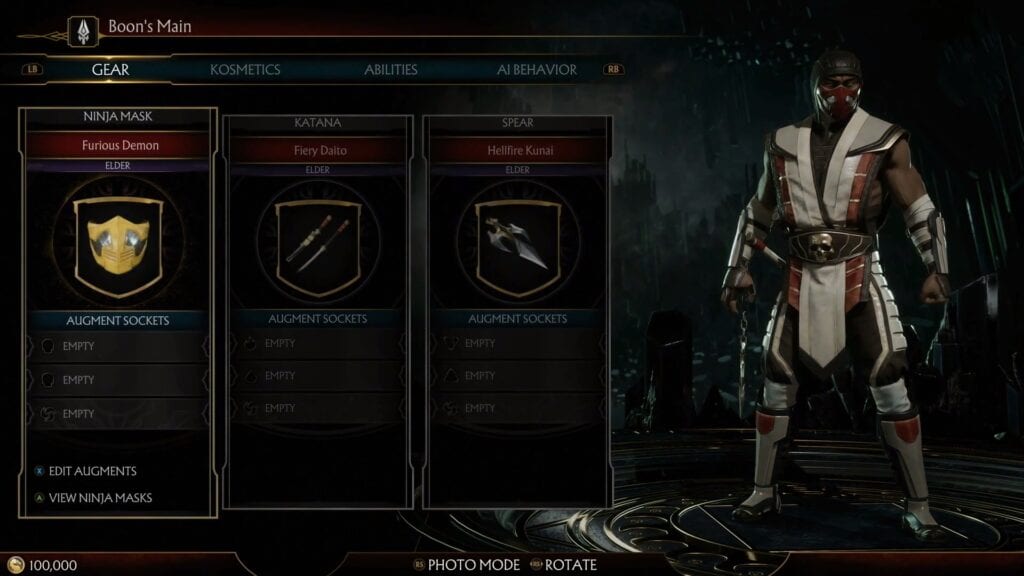
Task: Select the Katana gear panel header
Action: (x=318, y=123)
